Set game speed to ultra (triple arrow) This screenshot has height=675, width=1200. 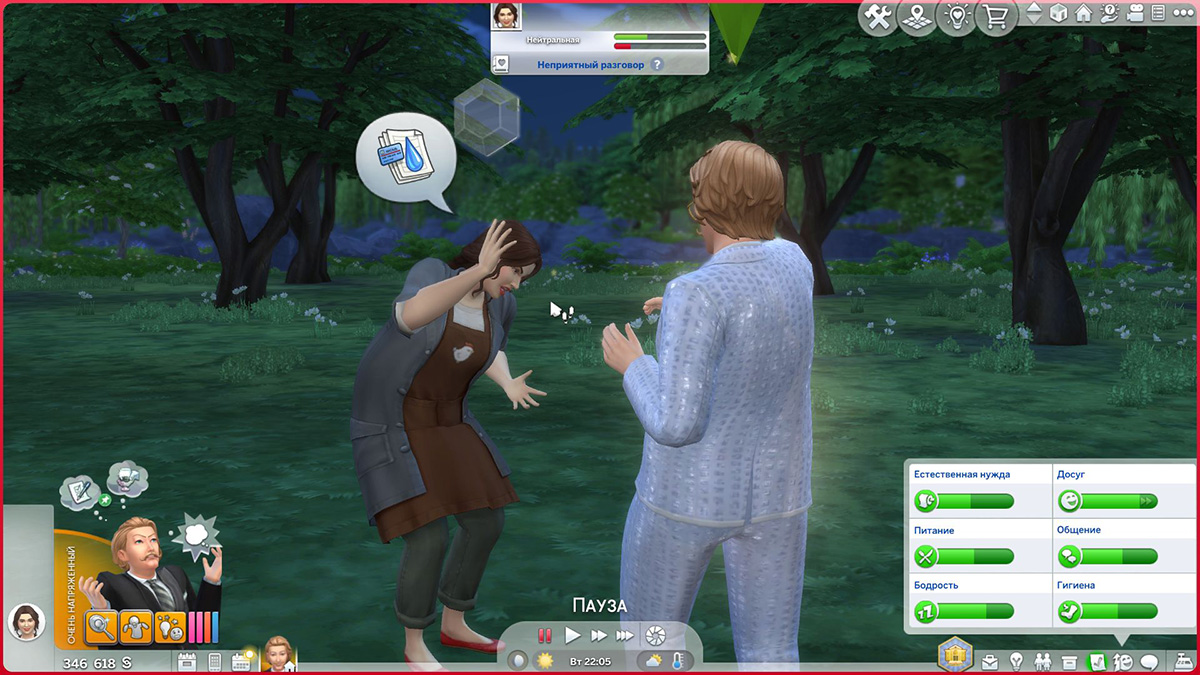click(625, 635)
